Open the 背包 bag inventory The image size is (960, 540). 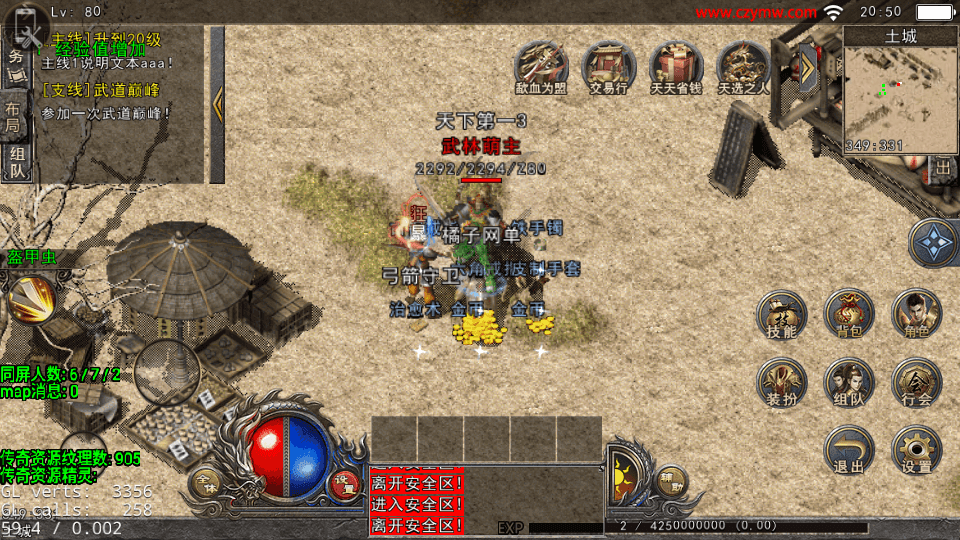click(849, 315)
